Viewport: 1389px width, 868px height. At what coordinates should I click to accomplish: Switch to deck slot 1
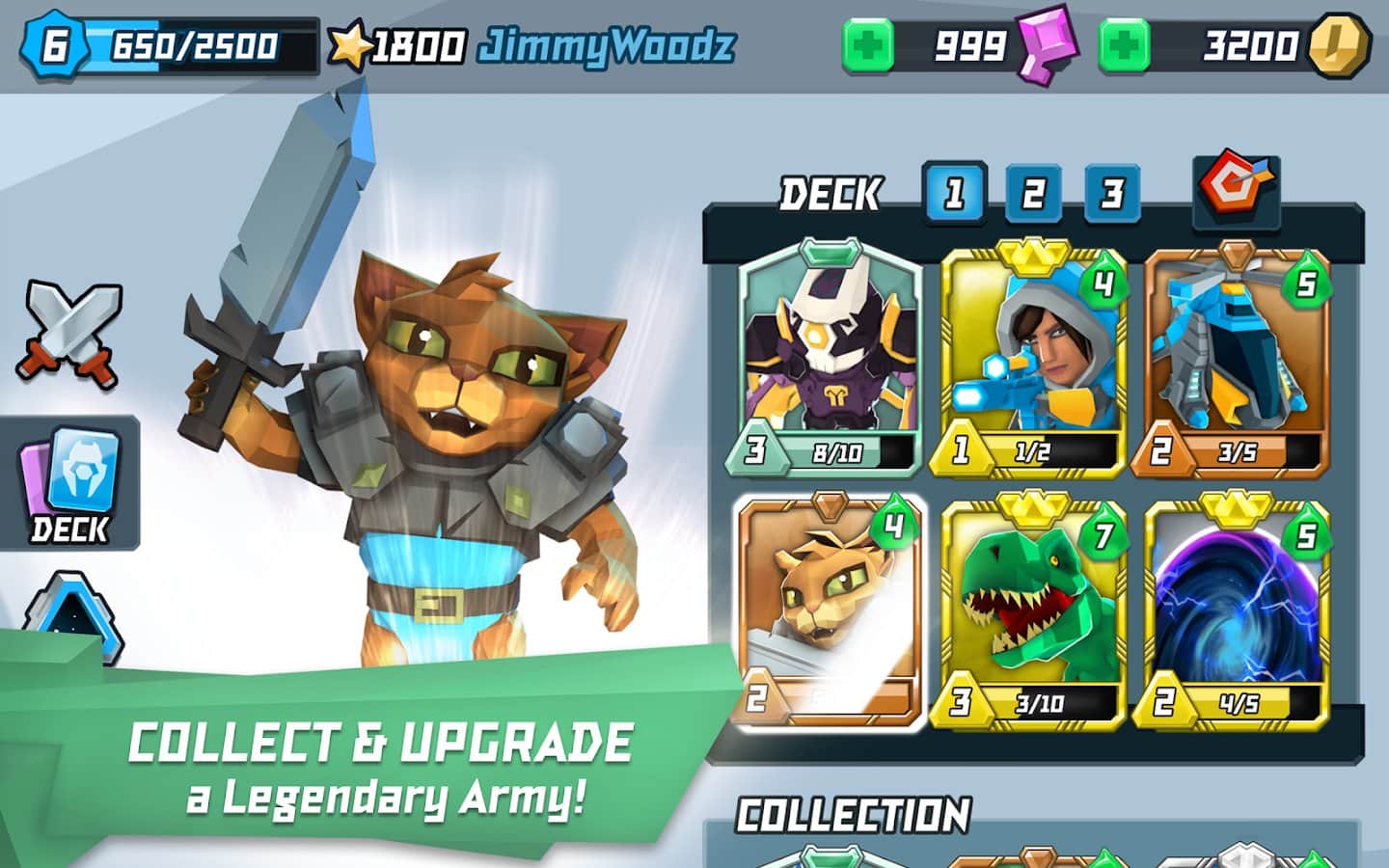coord(954,194)
